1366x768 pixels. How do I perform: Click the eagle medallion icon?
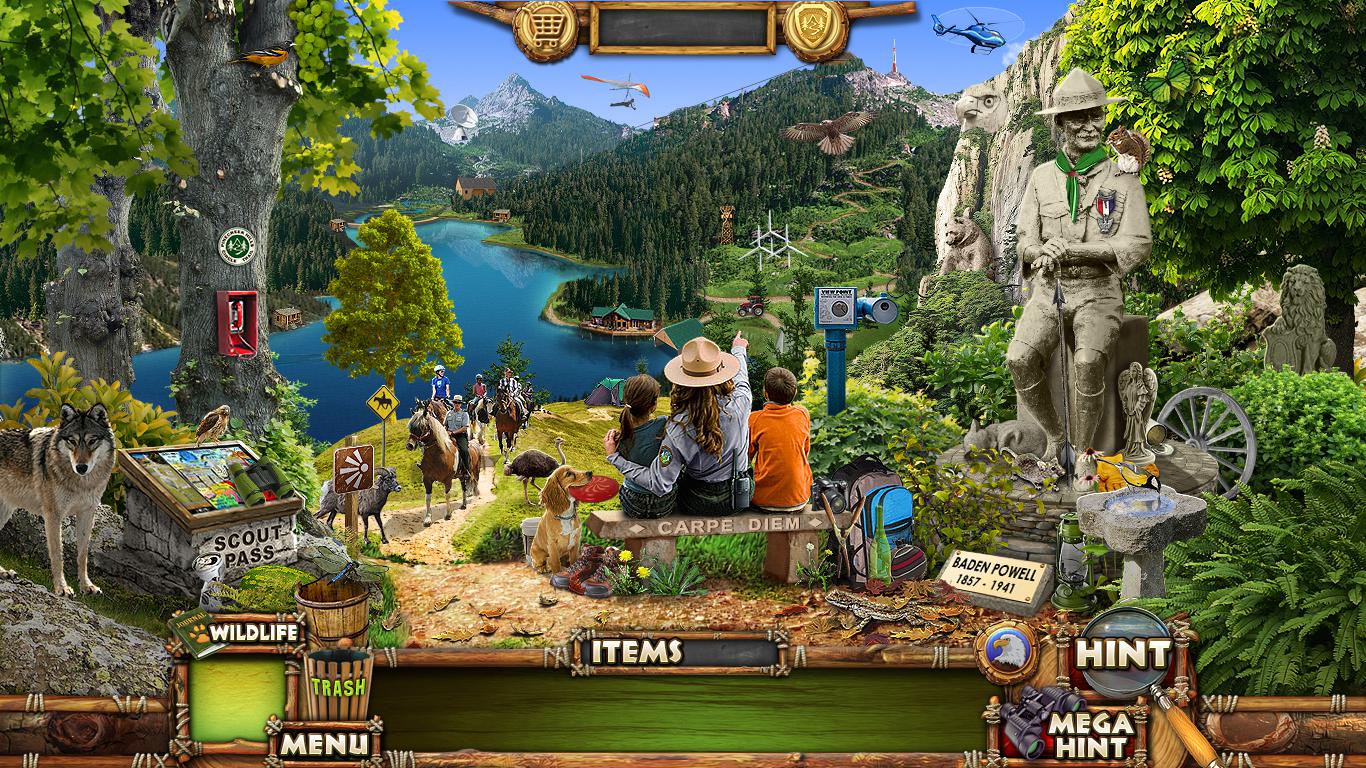pos(1006,652)
